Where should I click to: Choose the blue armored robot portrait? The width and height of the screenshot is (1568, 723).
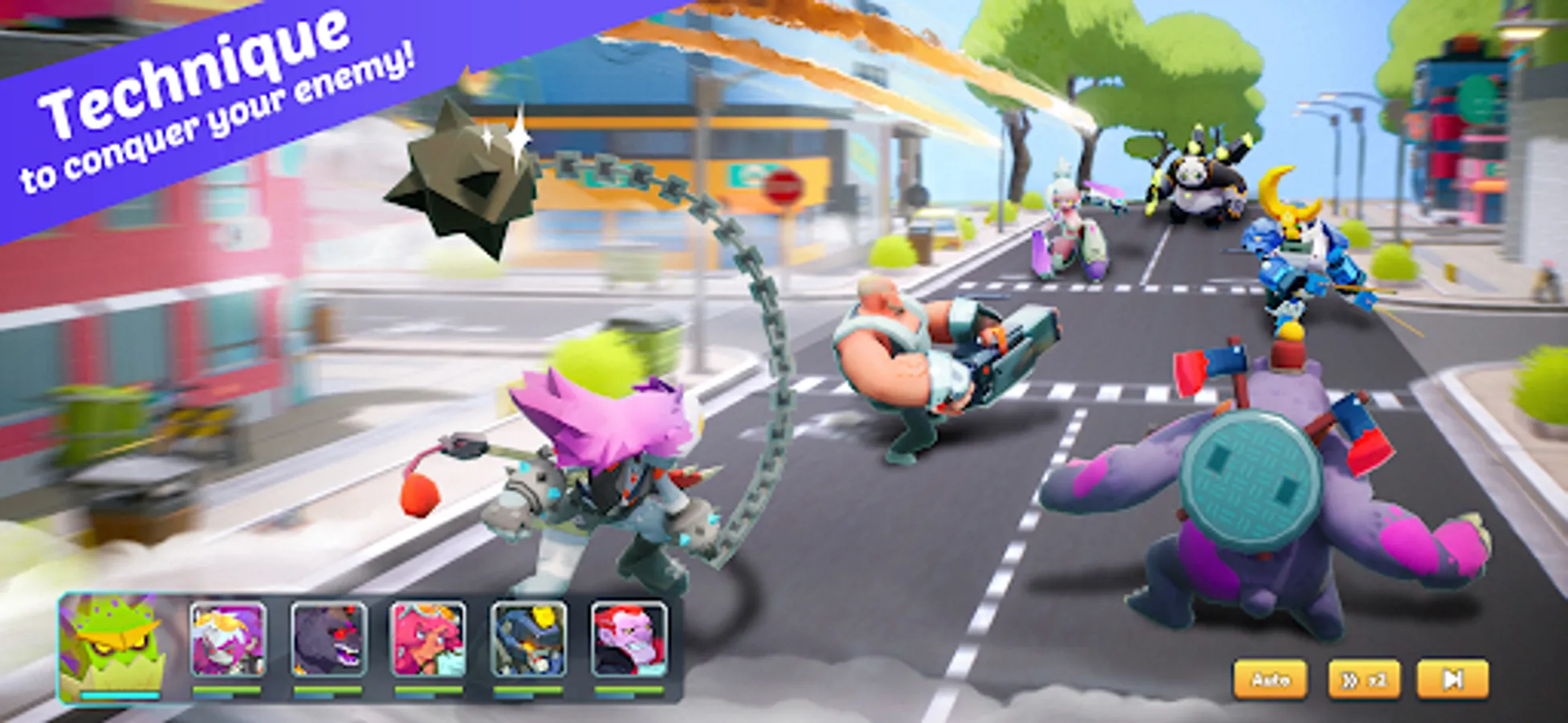click(x=528, y=639)
